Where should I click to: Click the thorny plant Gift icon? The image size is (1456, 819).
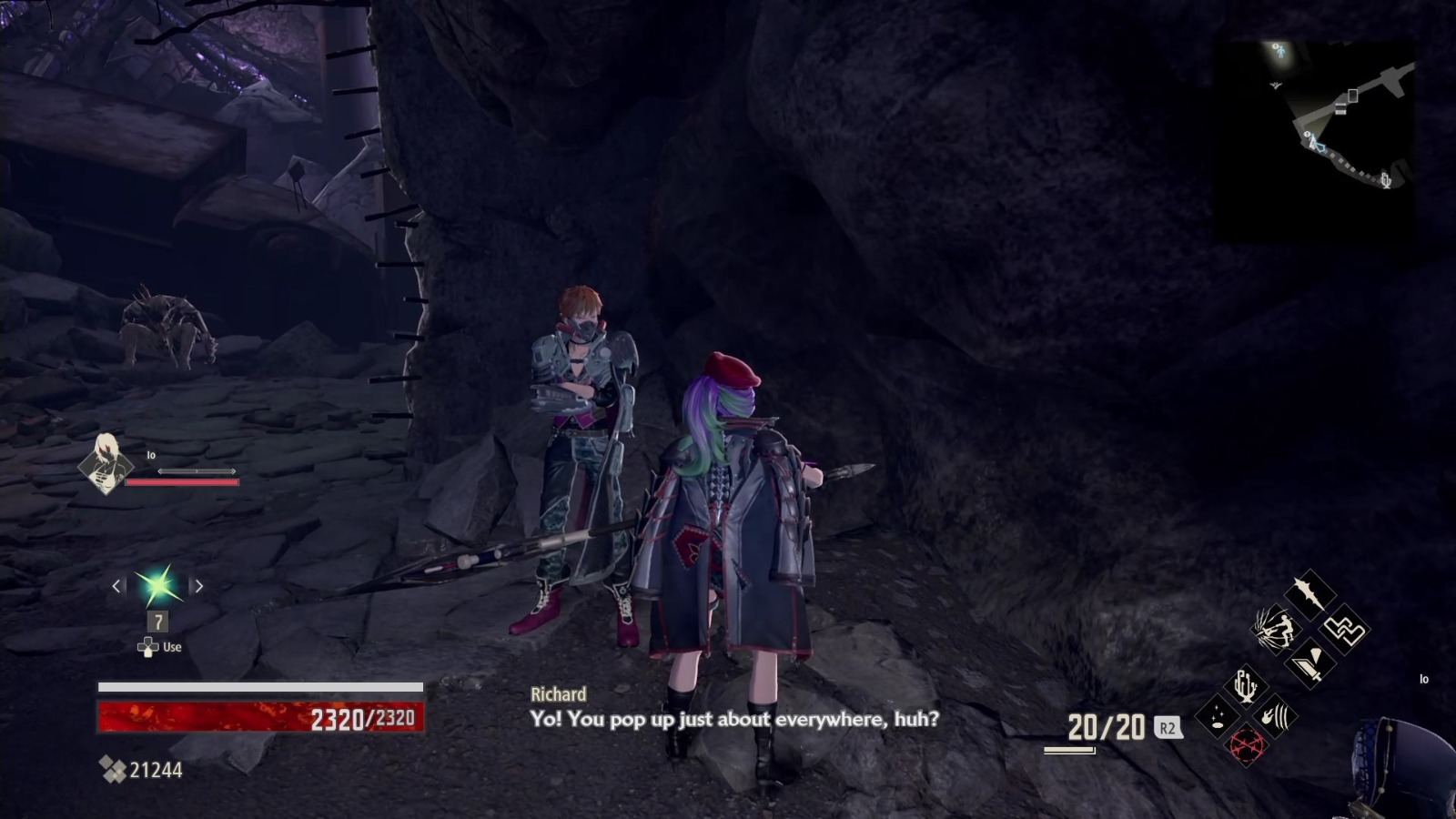coord(1246,686)
